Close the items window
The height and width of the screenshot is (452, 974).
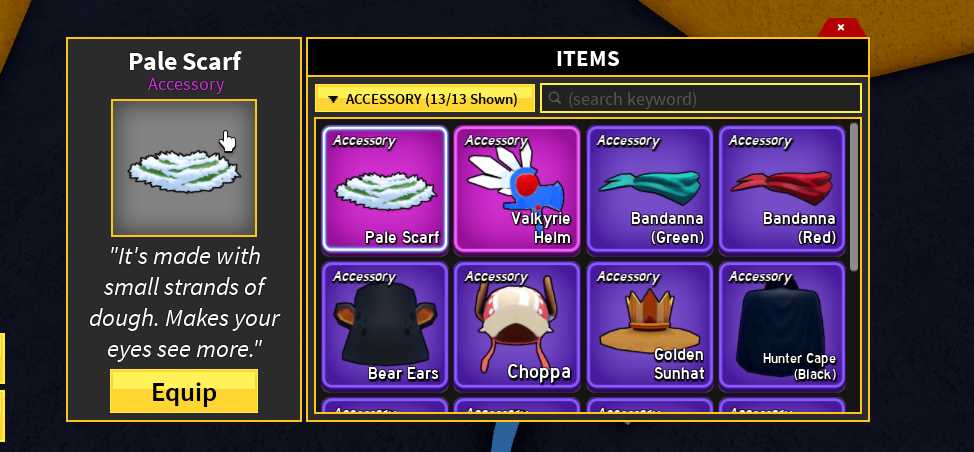coord(841,27)
